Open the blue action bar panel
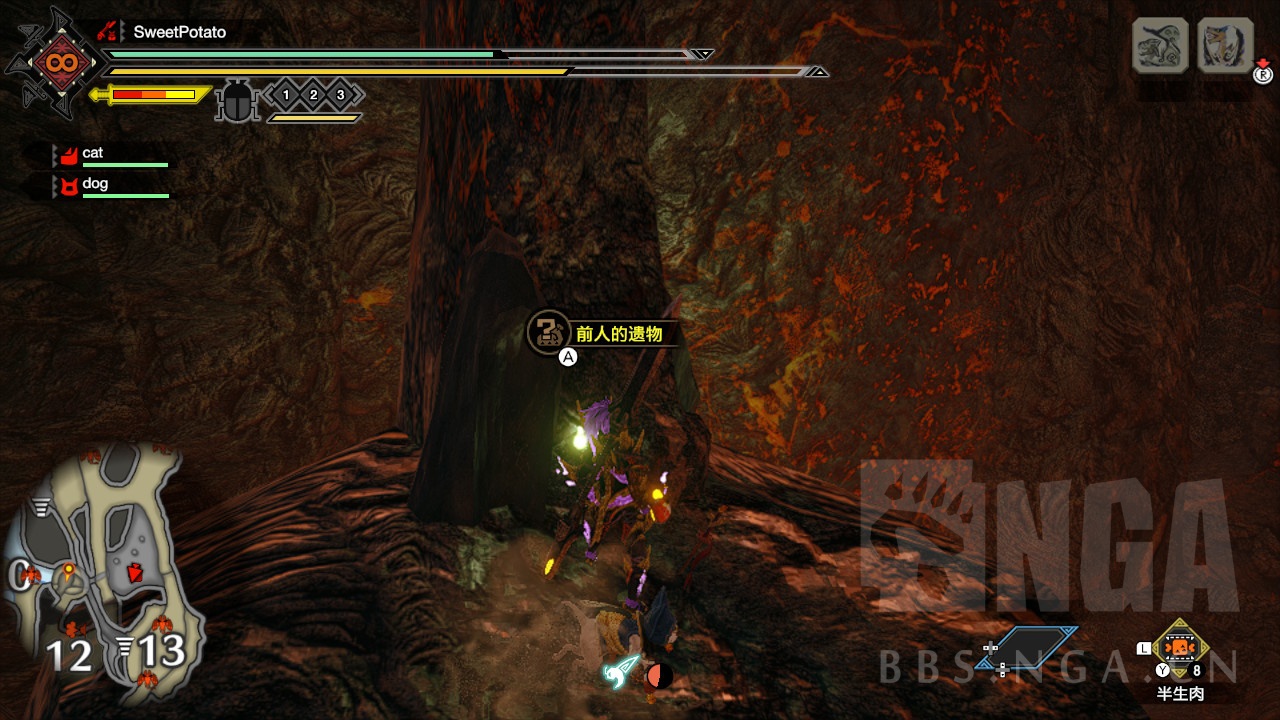Image resolution: width=1280 pixels, height=720 pixels. pyautogui.click(x=1028, y=647)
